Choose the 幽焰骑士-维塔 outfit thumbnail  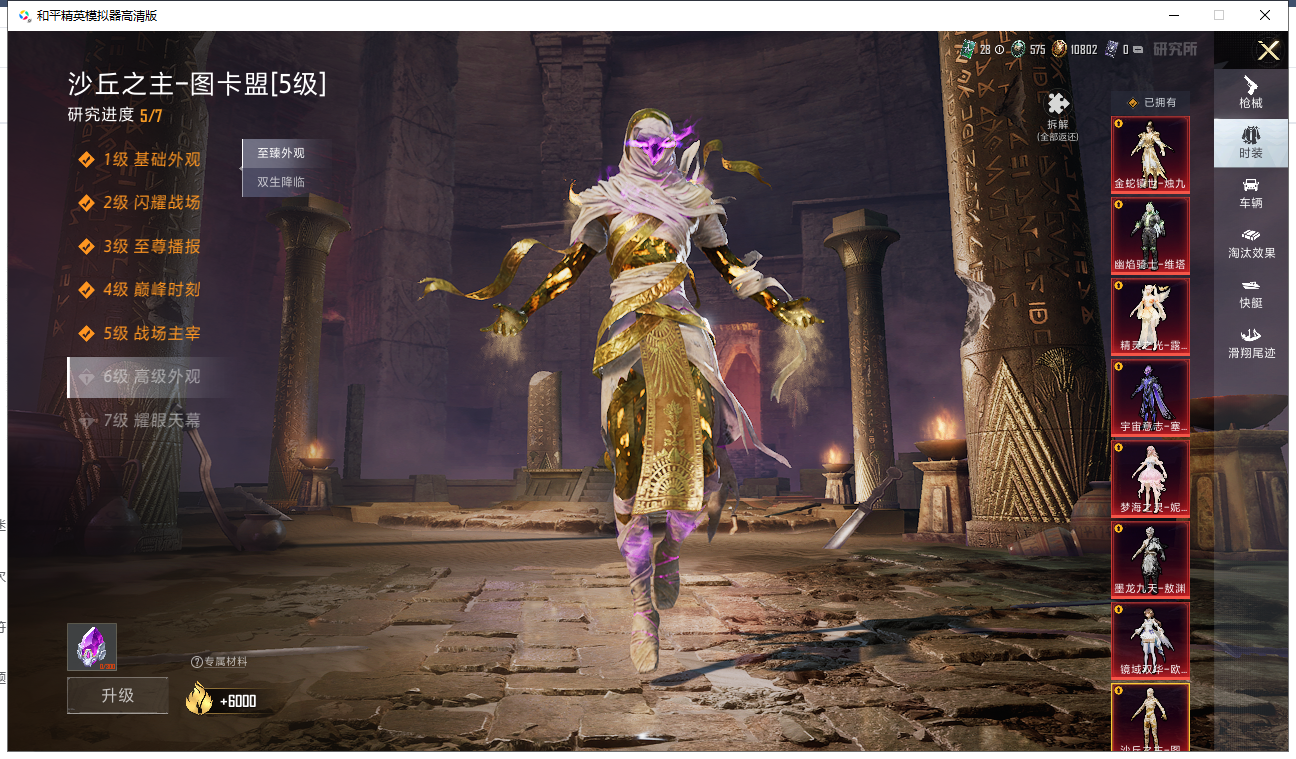coord(1150,235)
